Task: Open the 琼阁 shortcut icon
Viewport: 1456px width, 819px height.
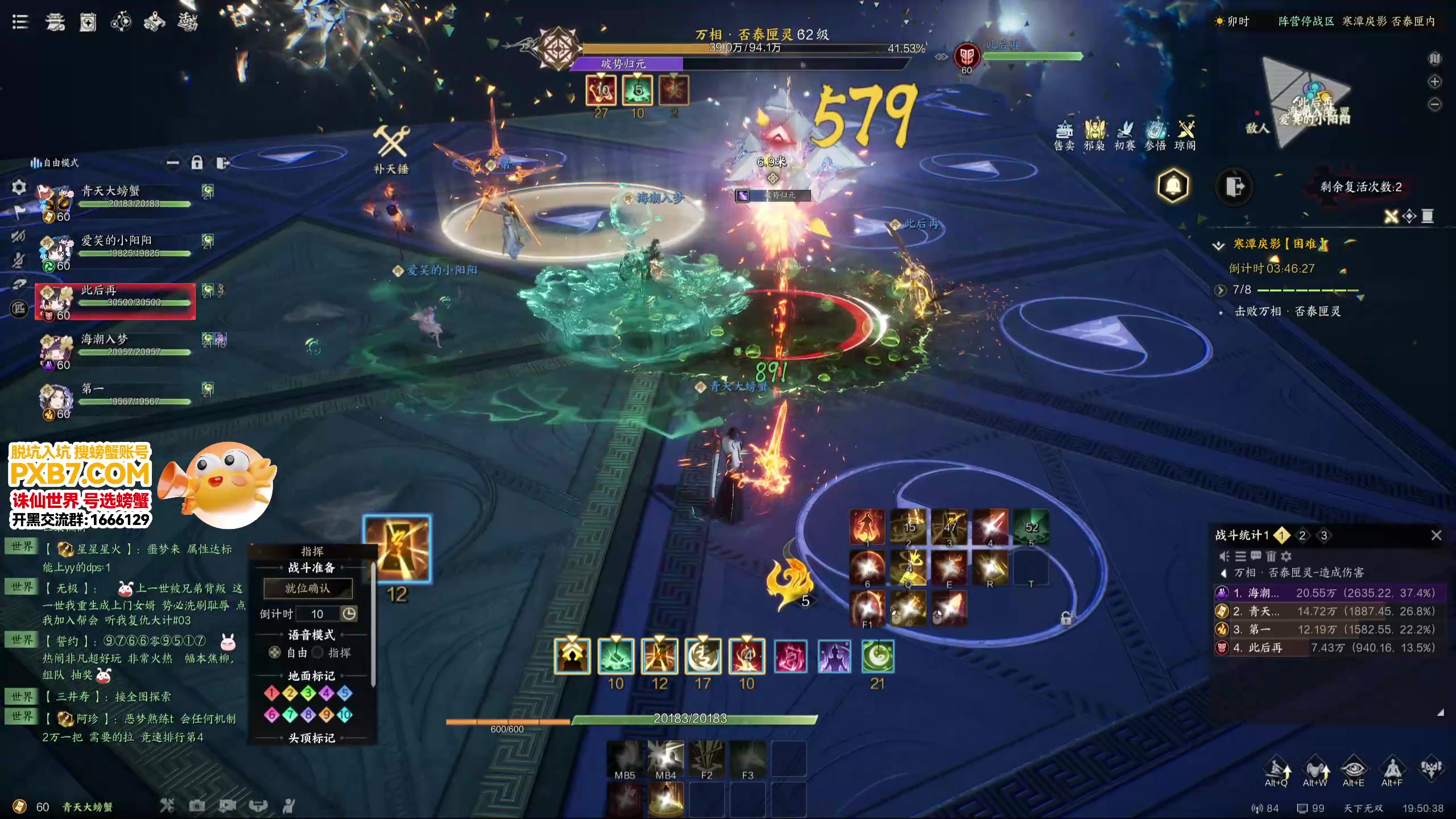Action: coord(1185,134)
